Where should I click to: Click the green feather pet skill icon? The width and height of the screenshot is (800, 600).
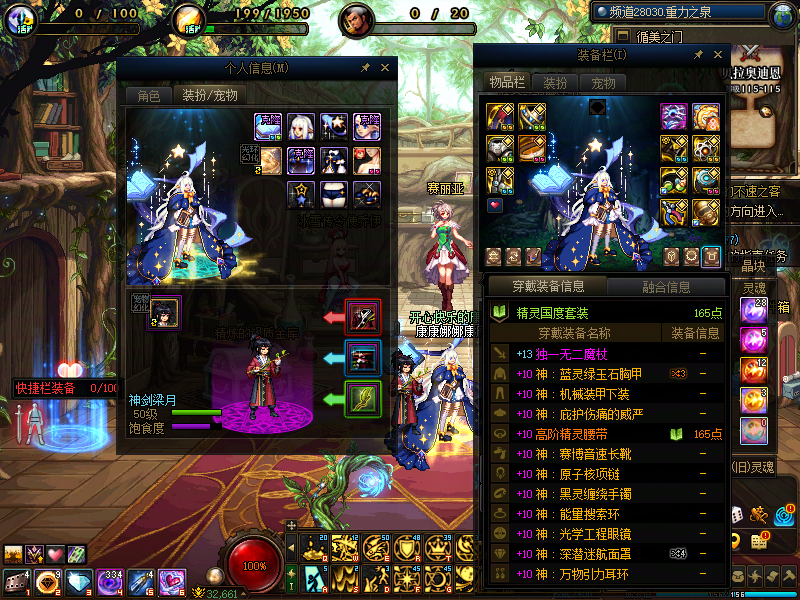tap(362, 398)
